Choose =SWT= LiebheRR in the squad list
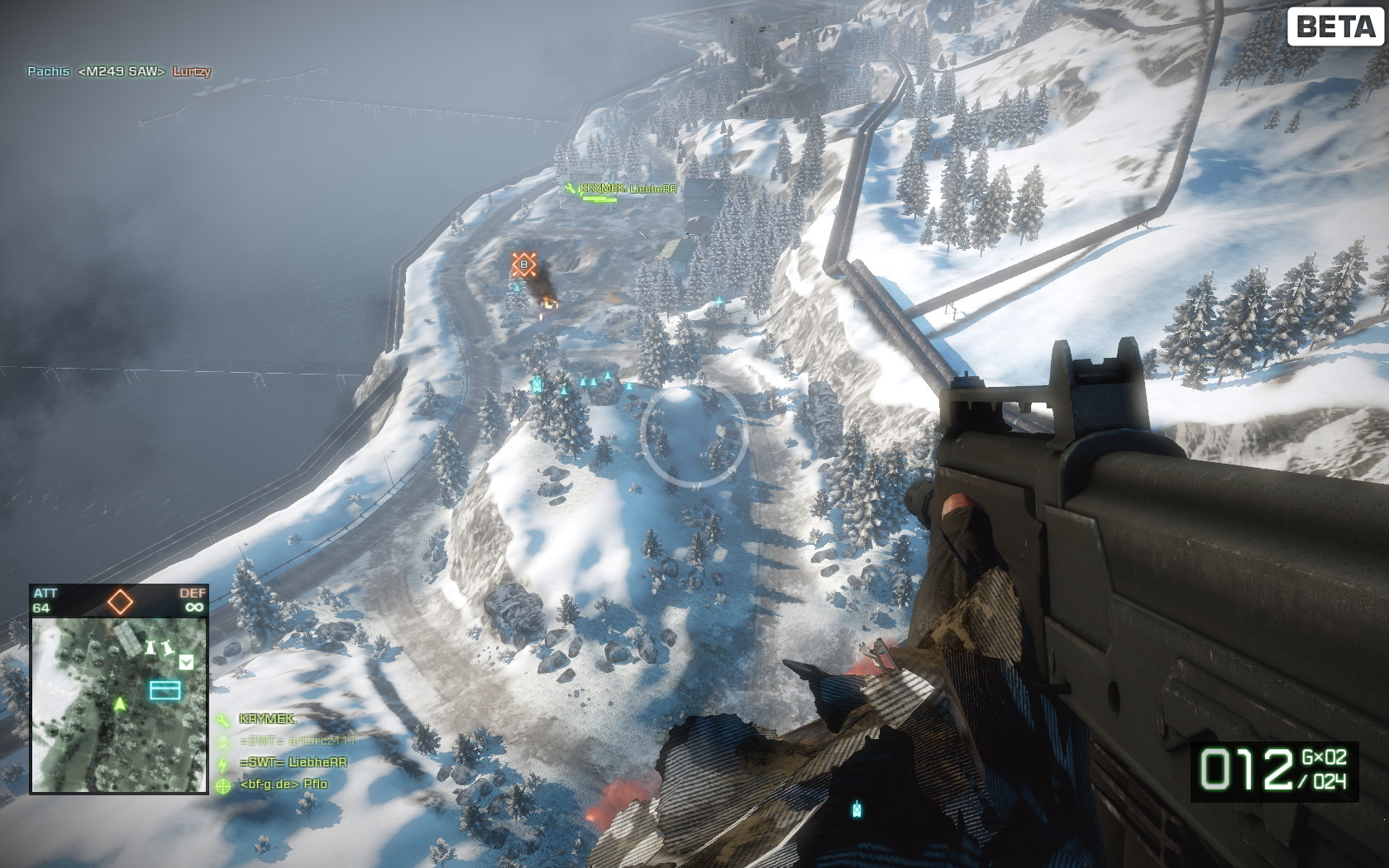 coord(293,762)
